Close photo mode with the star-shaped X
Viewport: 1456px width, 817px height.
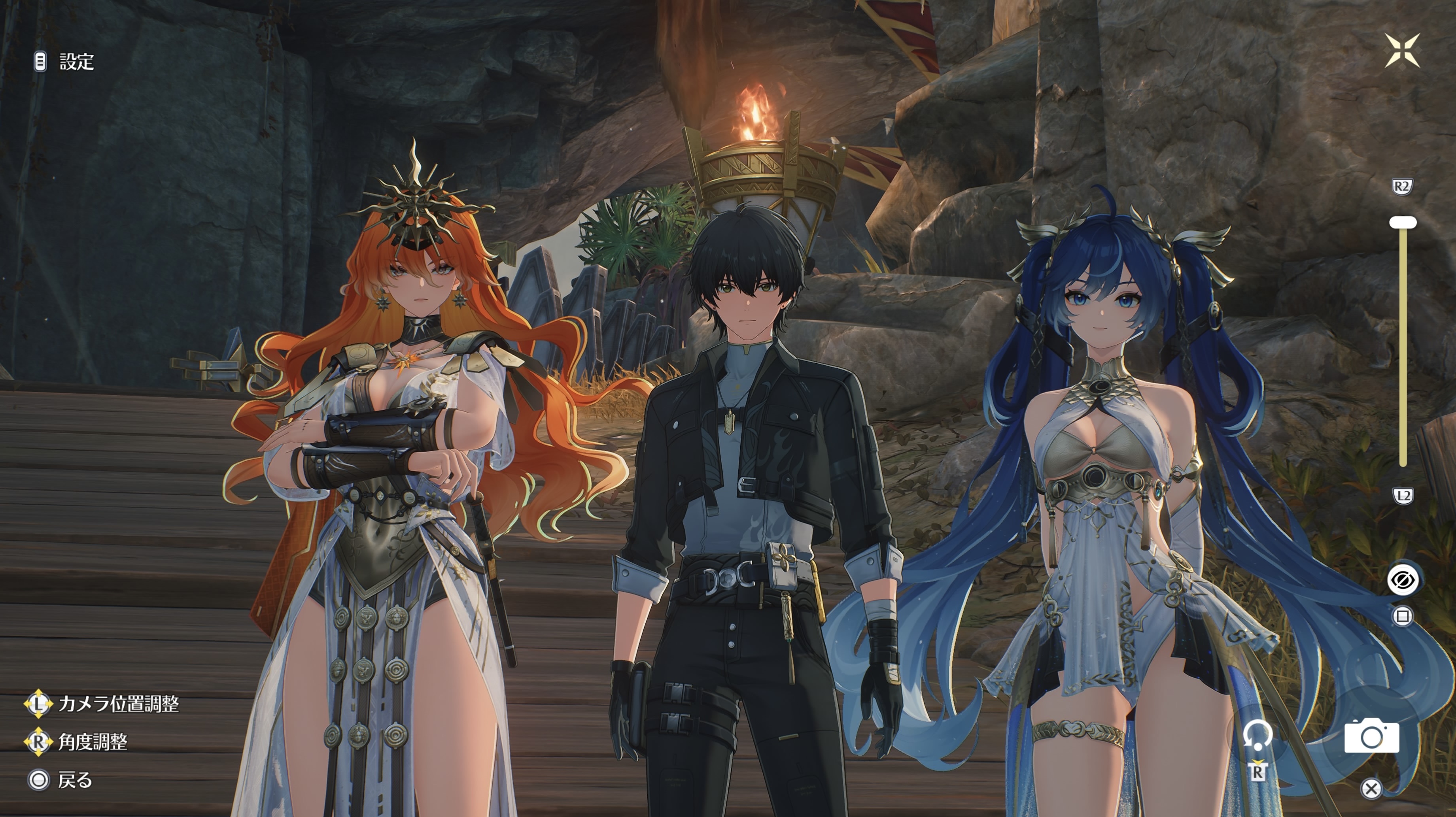pos(1402,50)
